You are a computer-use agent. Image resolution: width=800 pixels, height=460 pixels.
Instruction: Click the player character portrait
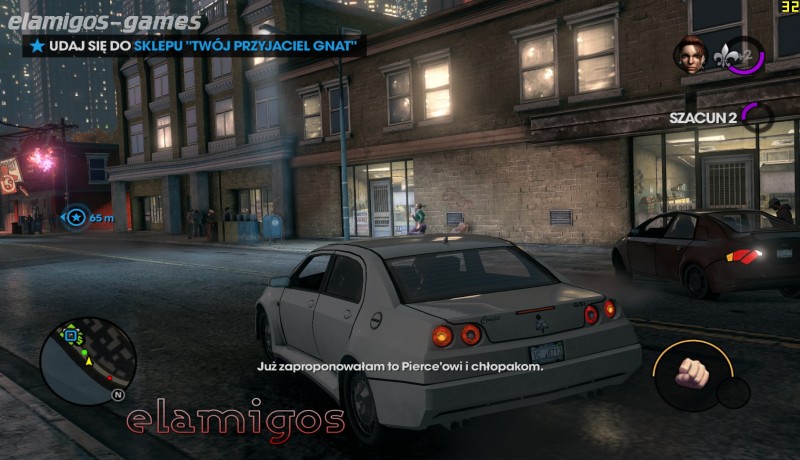click(690, 55)
